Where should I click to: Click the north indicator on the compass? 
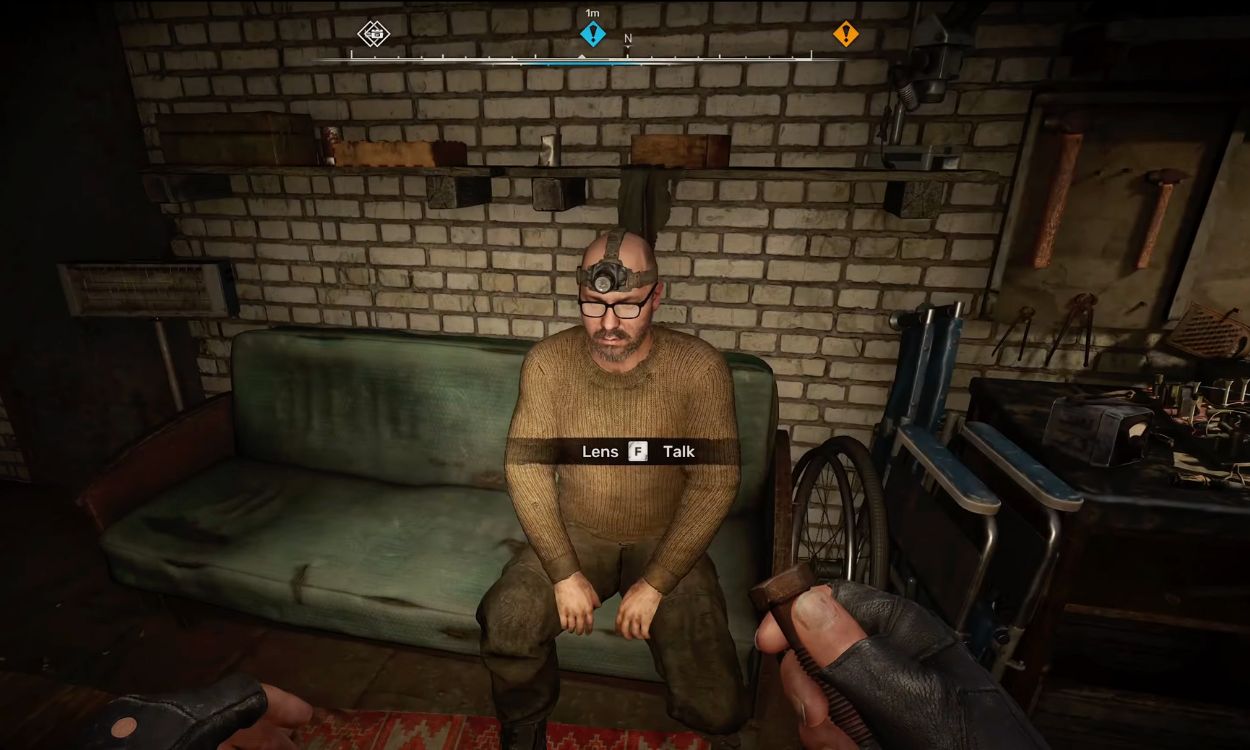[x=628, y=40]
